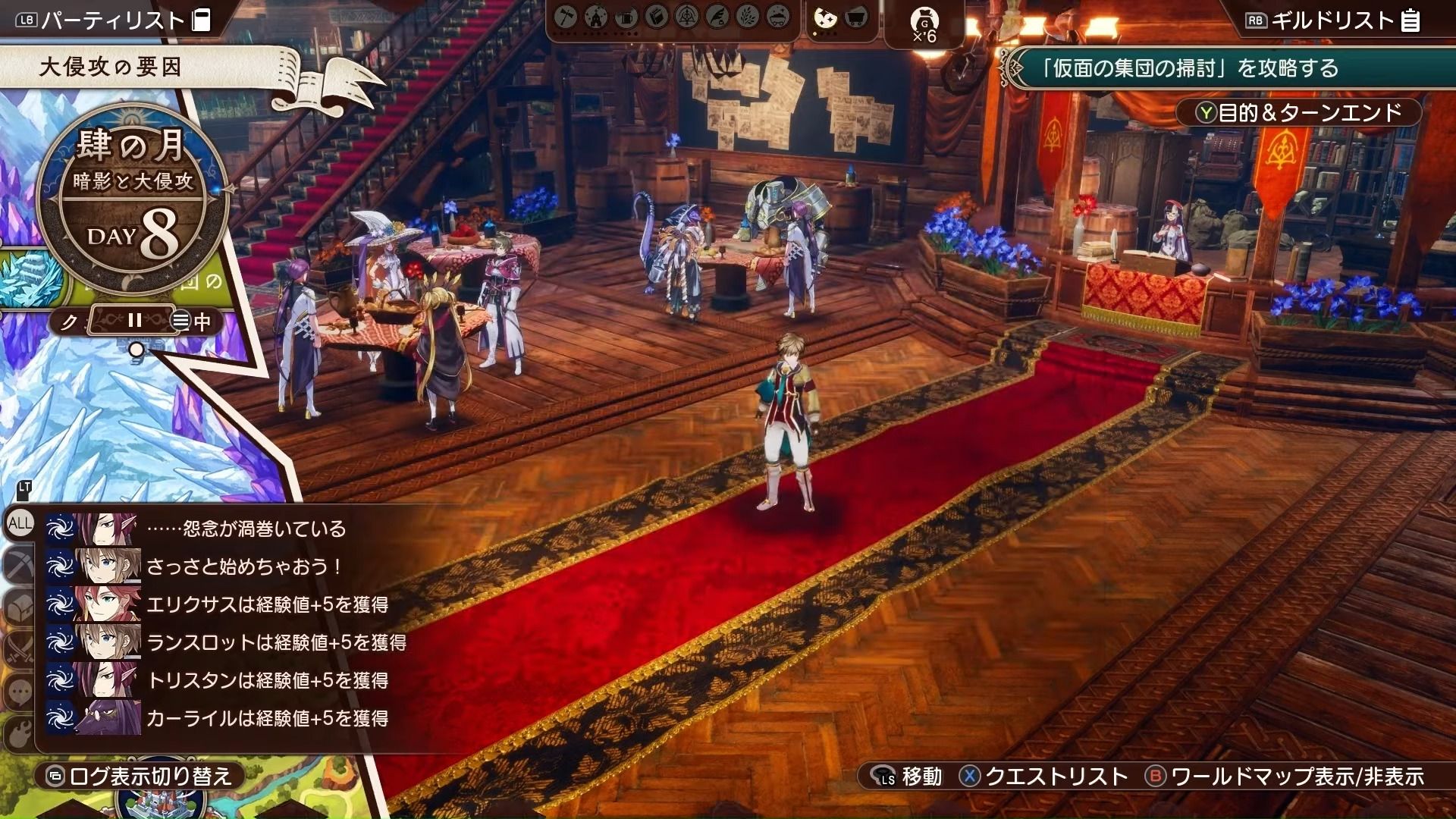Select the church building icon

596,17
